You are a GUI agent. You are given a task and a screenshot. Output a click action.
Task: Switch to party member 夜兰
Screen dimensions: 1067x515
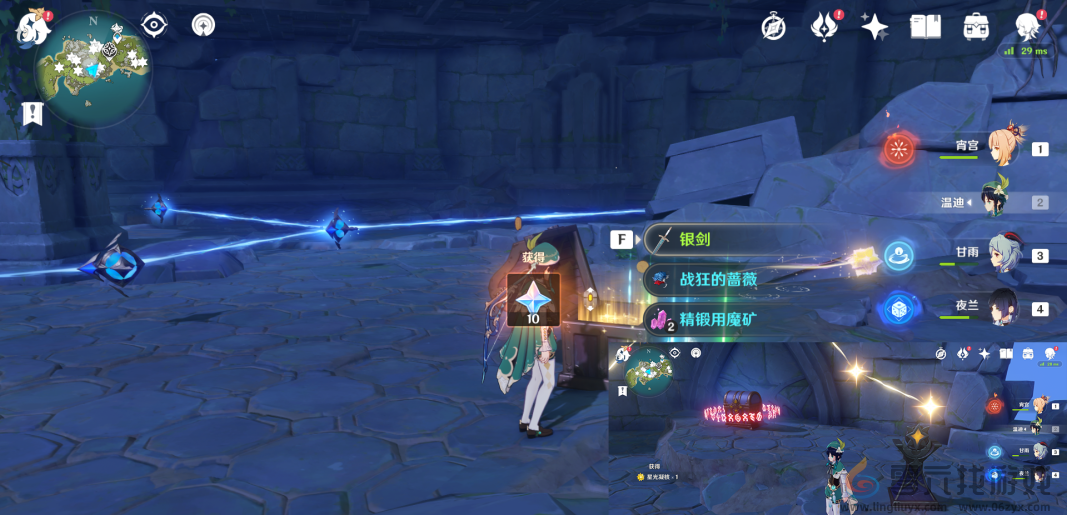[1001, 308]
